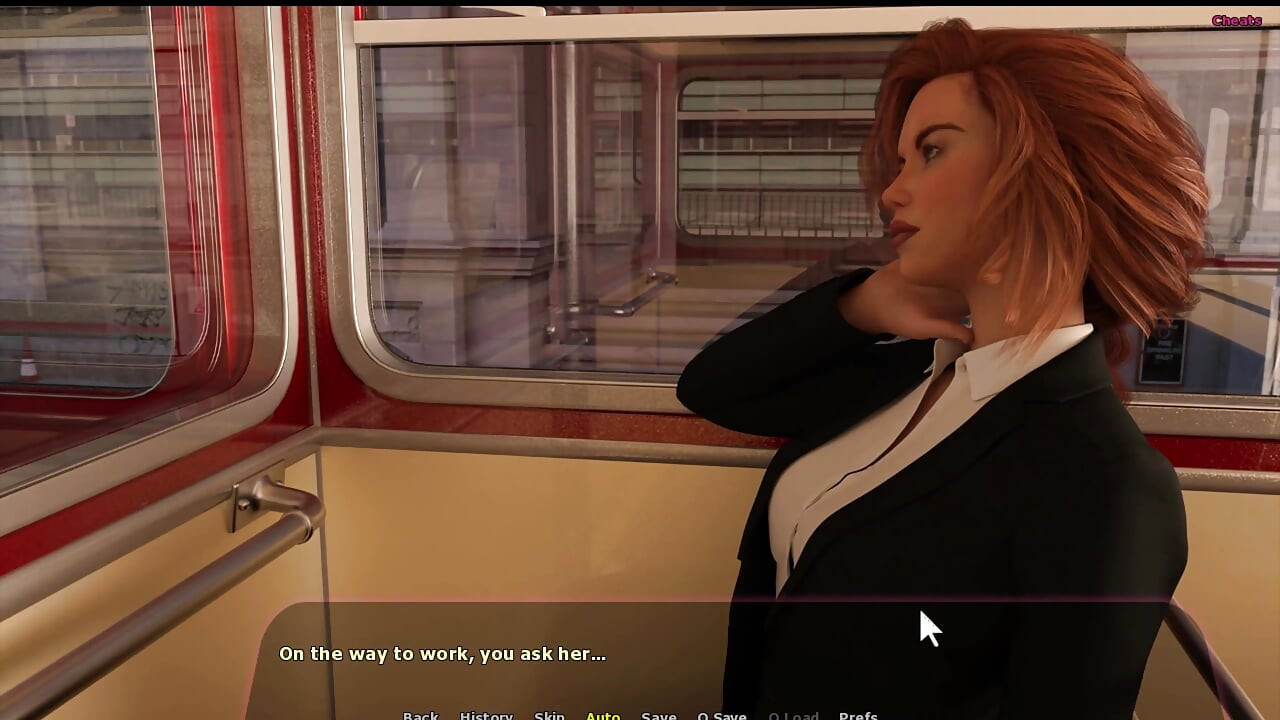The height and width of the screenshot is (720, 1280).
Task: Go Back to previous dialogue line
Action: click(x=420, y=715)
